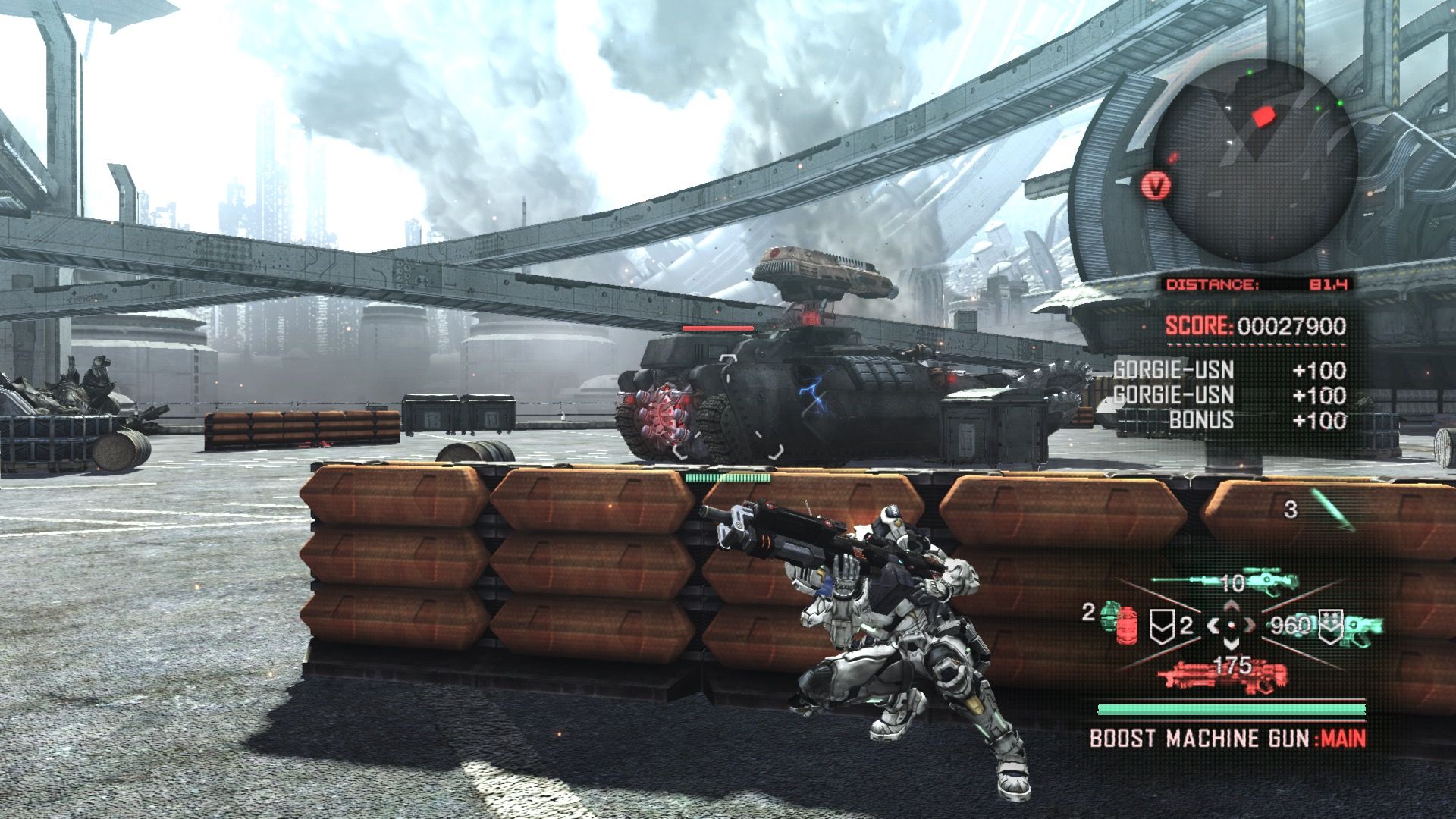
Task: Select the green frag grenade icon
Action: (x=1107, y=614)
